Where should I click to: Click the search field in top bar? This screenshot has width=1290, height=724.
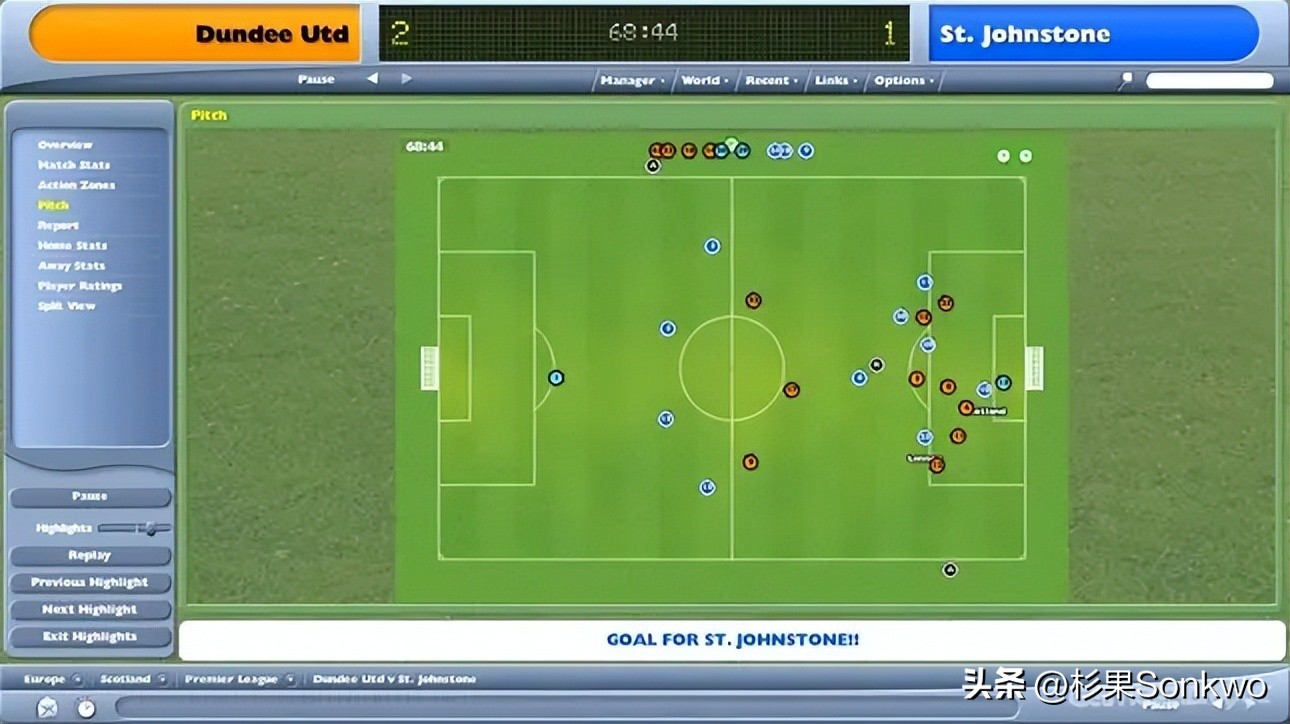point(1209,81)
